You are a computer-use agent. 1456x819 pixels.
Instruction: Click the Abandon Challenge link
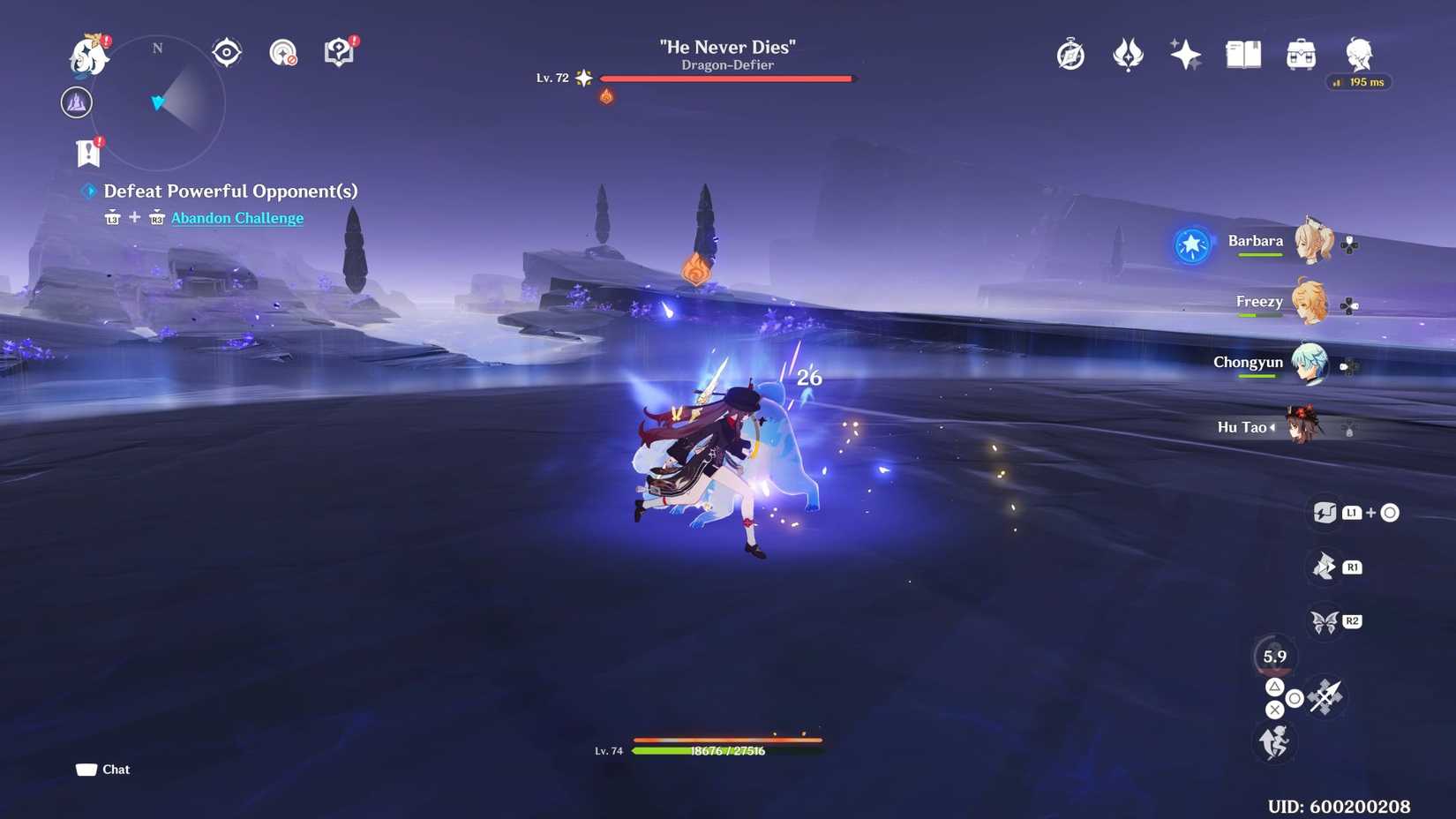coord(236,218)
